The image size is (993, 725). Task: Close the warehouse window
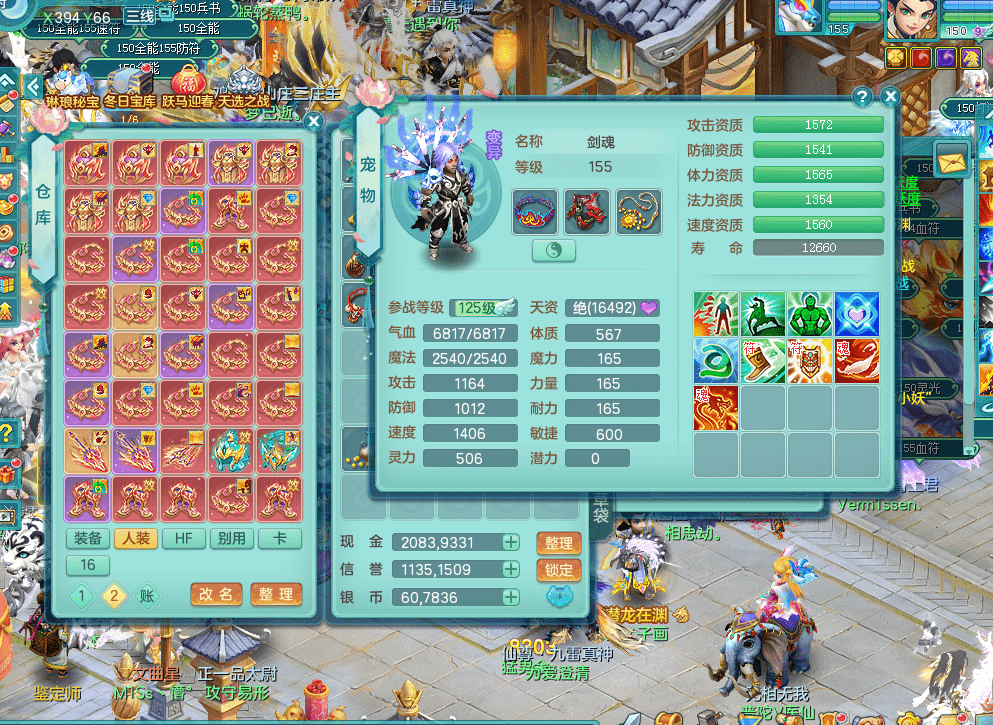pos(314,122)
